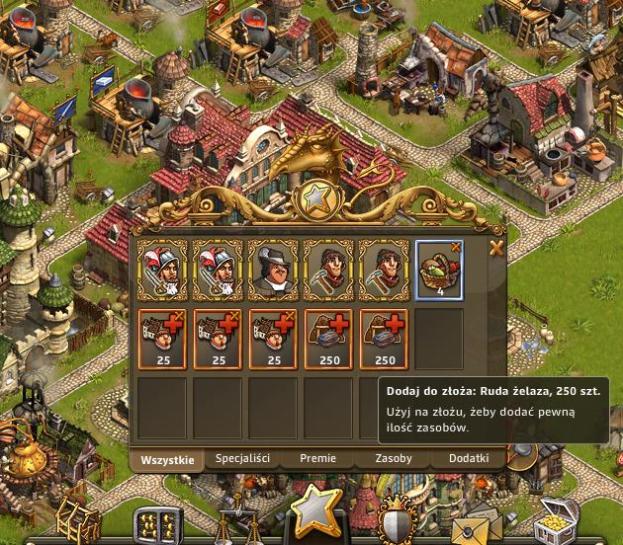
Task: Select the fruit basket item slot
Action: (x=439, y=270)
